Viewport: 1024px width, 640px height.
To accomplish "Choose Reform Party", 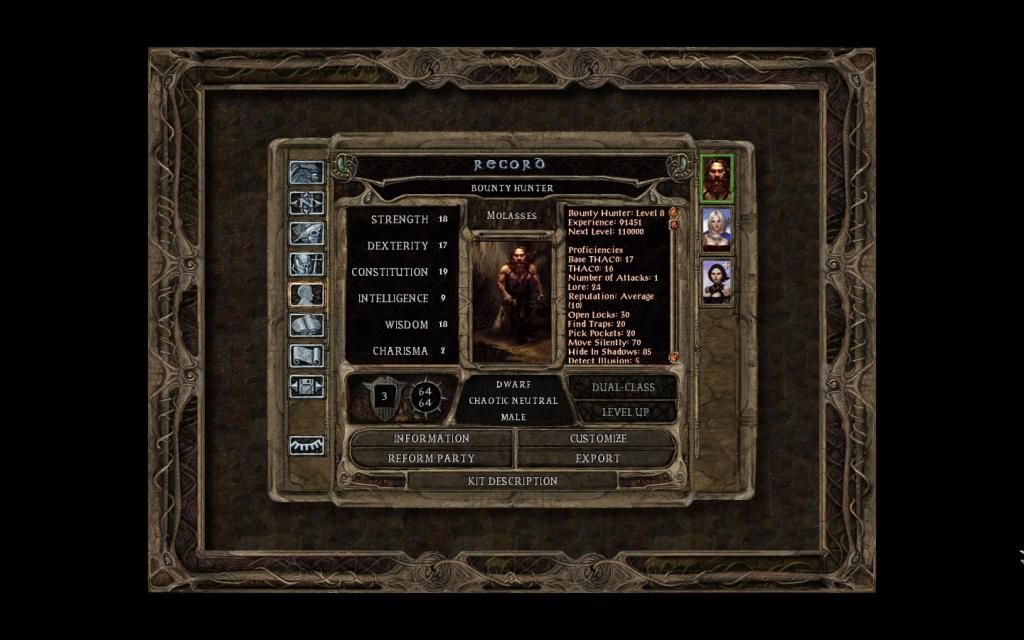I will coord(431,458).
